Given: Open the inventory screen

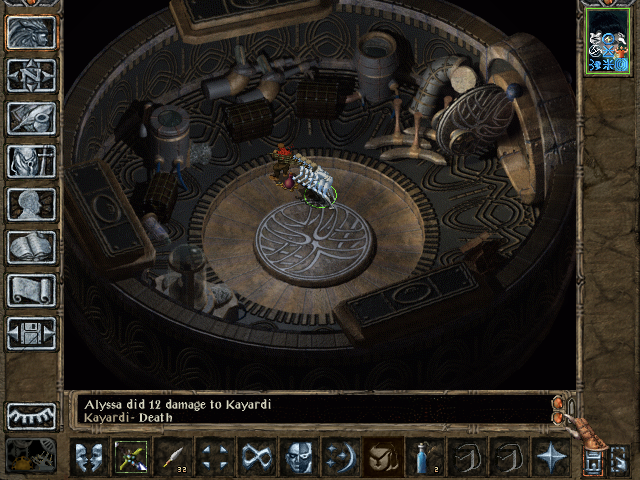Looking at the screenshot, I should (x=31, y=161).
